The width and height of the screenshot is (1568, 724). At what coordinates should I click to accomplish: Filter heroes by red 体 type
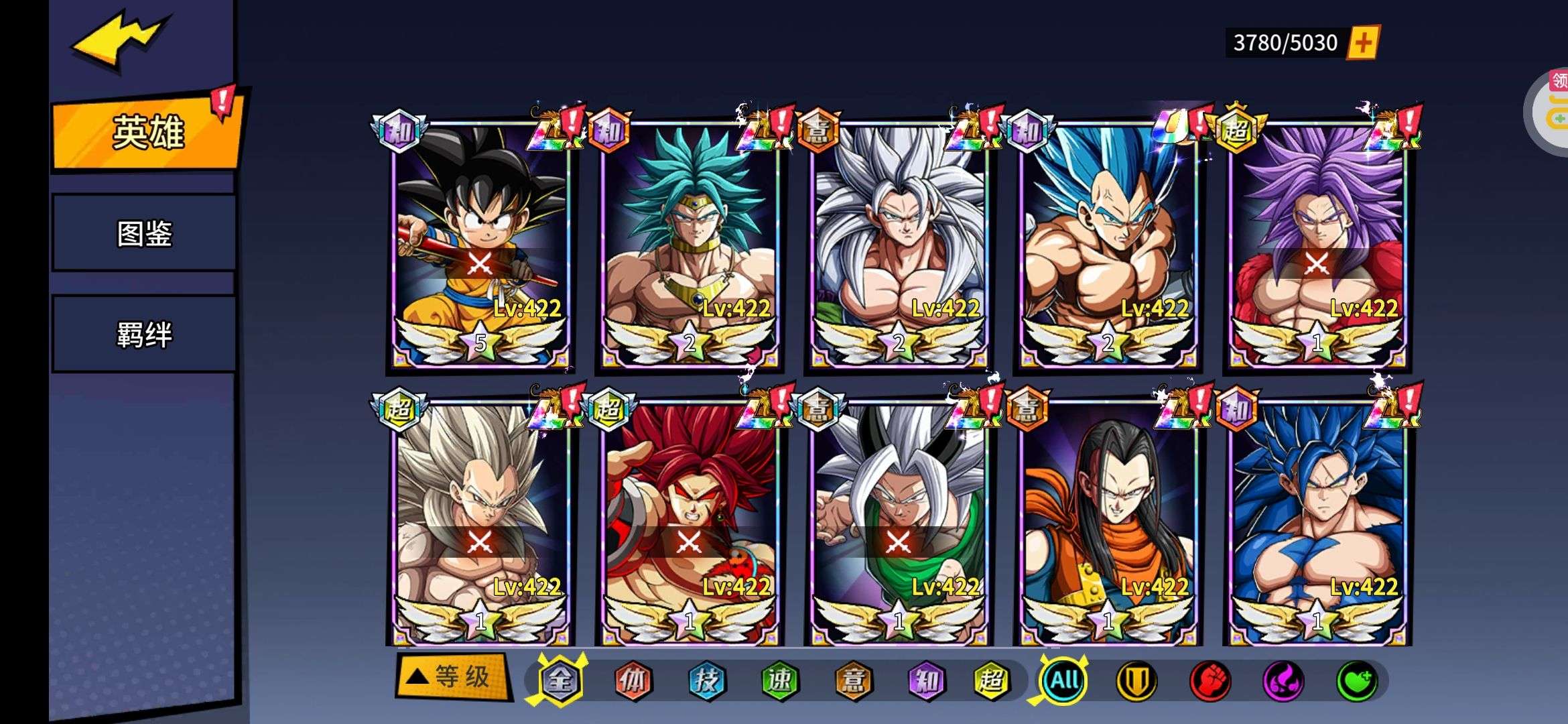pos(633,681)
